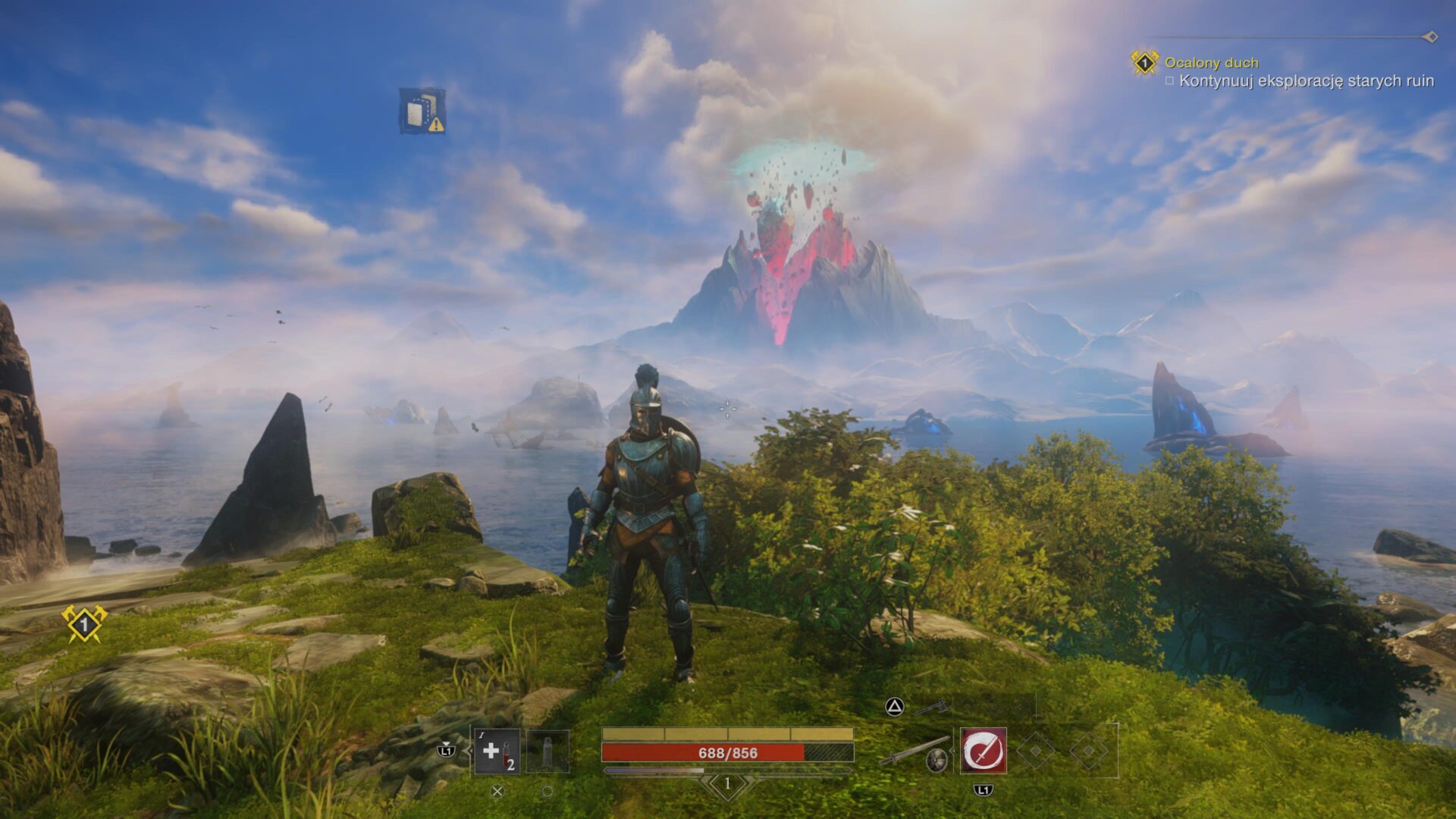Activate the red sword whirl ability
Viewport: 1456px width, 819px height.
tap(984, 752)
